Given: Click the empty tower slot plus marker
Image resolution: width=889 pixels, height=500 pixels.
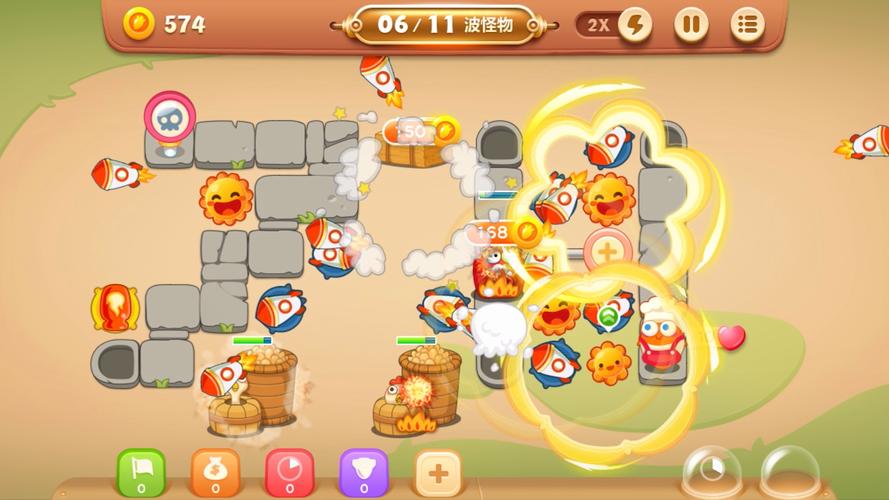Looking at the screenshot, I should pyautogui.click(x=607, y=250).
